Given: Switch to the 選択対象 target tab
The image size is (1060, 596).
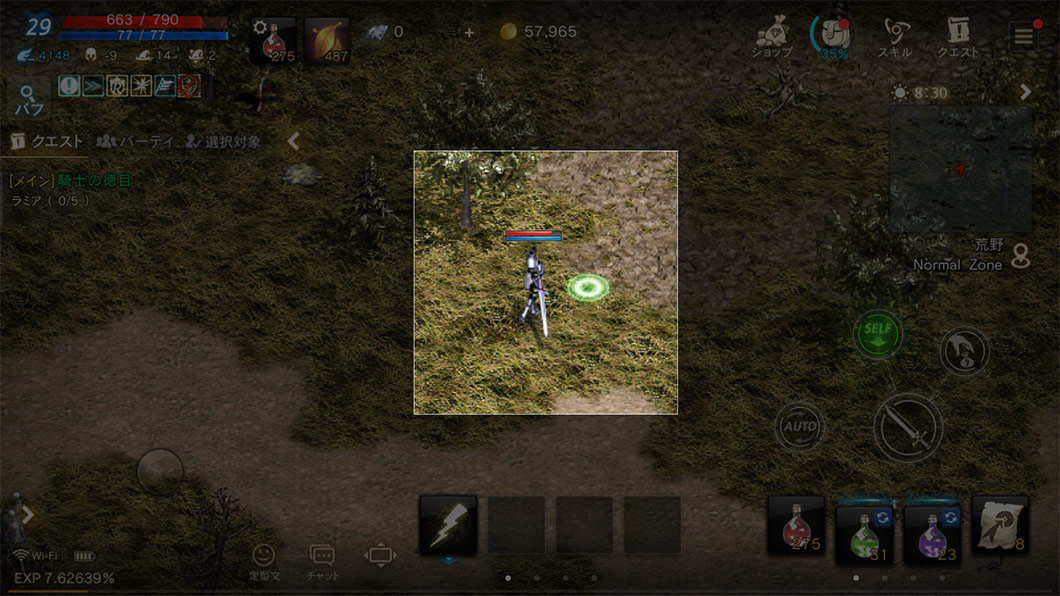Looking at the screenshot, I should click(223, 142).
